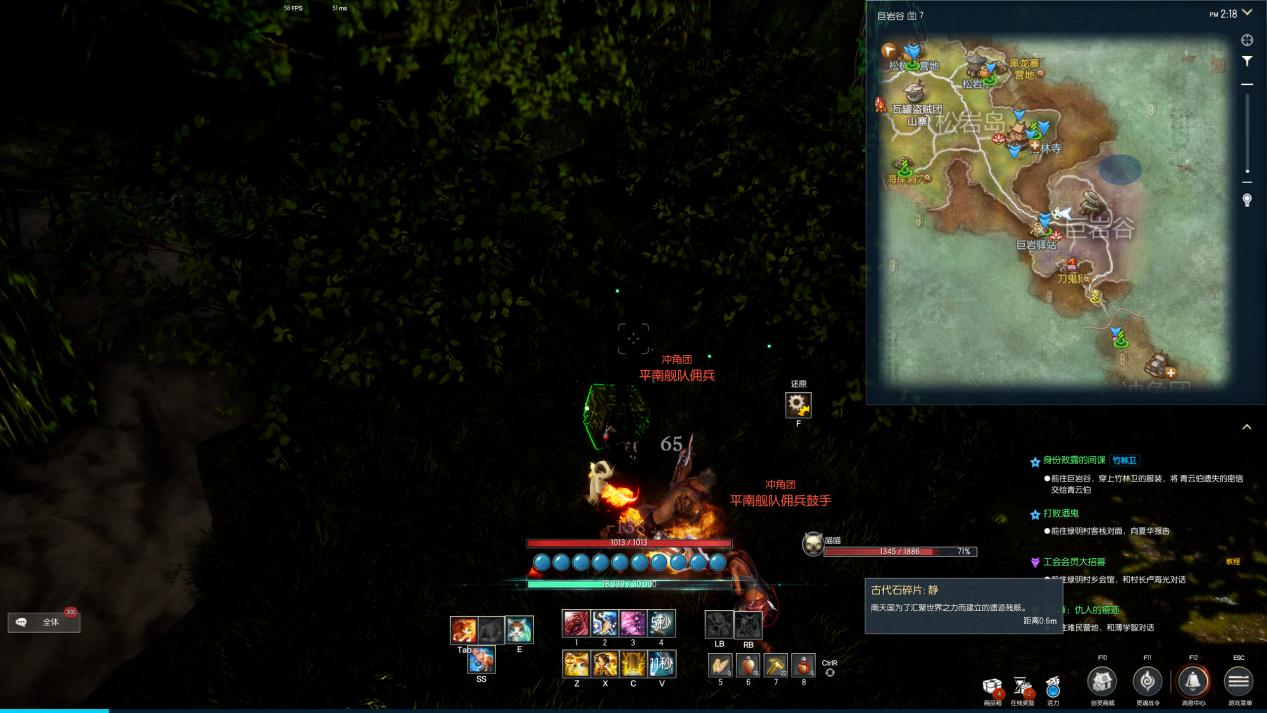
Task: Select the 打败酒鬼 quest in tracker
Action: click(x=1062, y=514)
